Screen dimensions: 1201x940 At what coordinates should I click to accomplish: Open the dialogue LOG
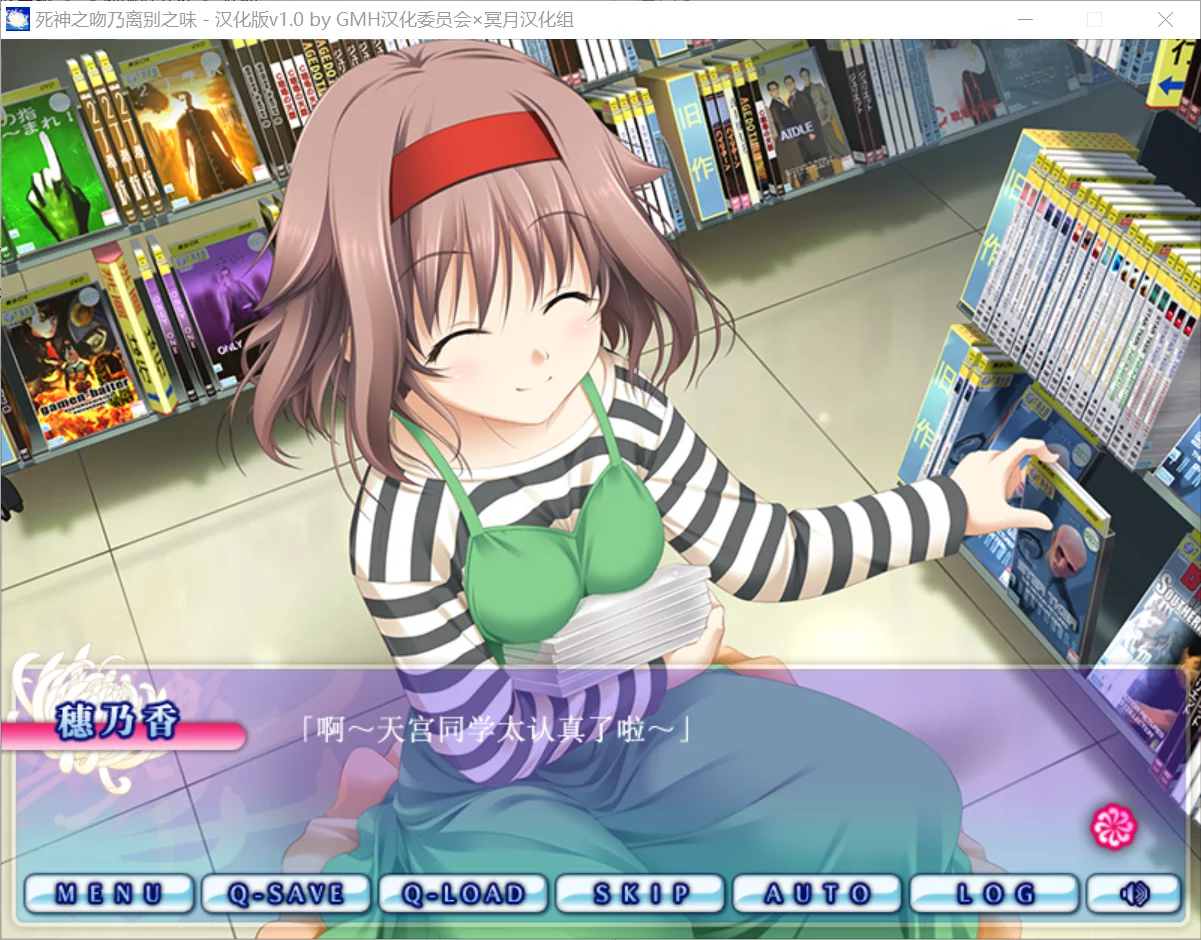(994, 893)
